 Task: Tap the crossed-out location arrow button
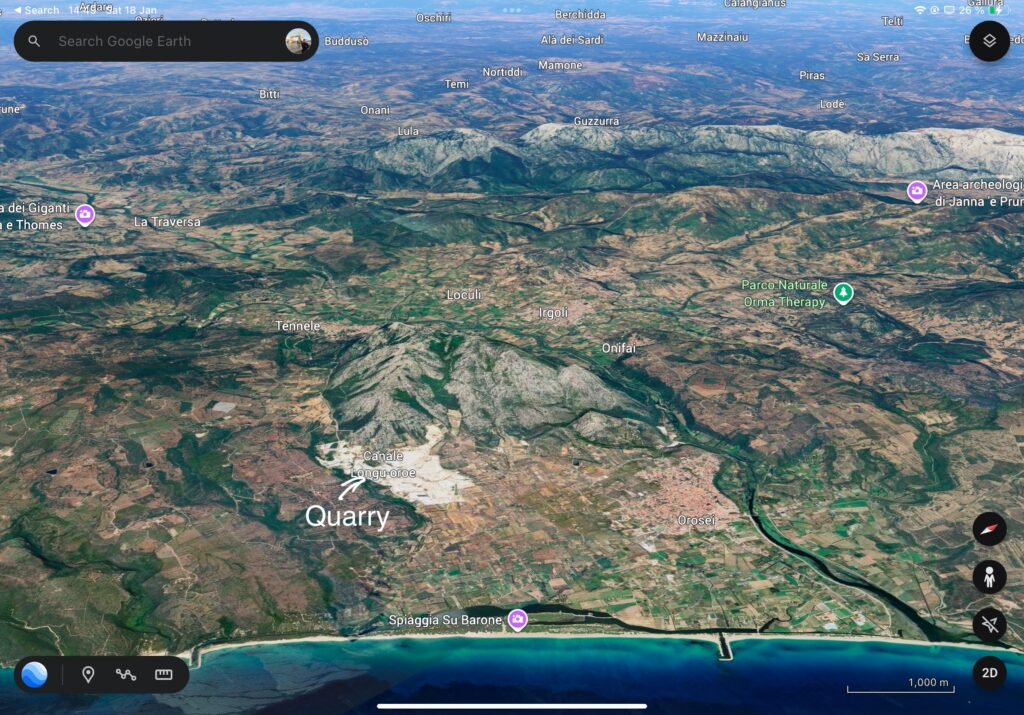point(989,625)
